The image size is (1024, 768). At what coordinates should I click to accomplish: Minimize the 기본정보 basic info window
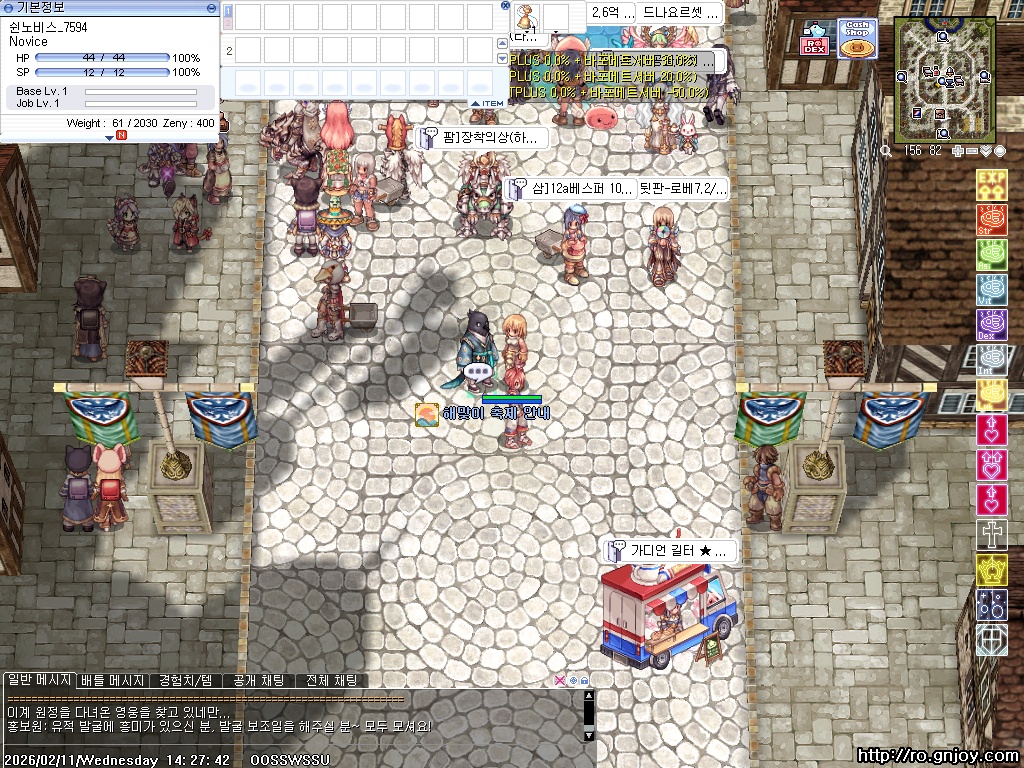coord(211,7)
